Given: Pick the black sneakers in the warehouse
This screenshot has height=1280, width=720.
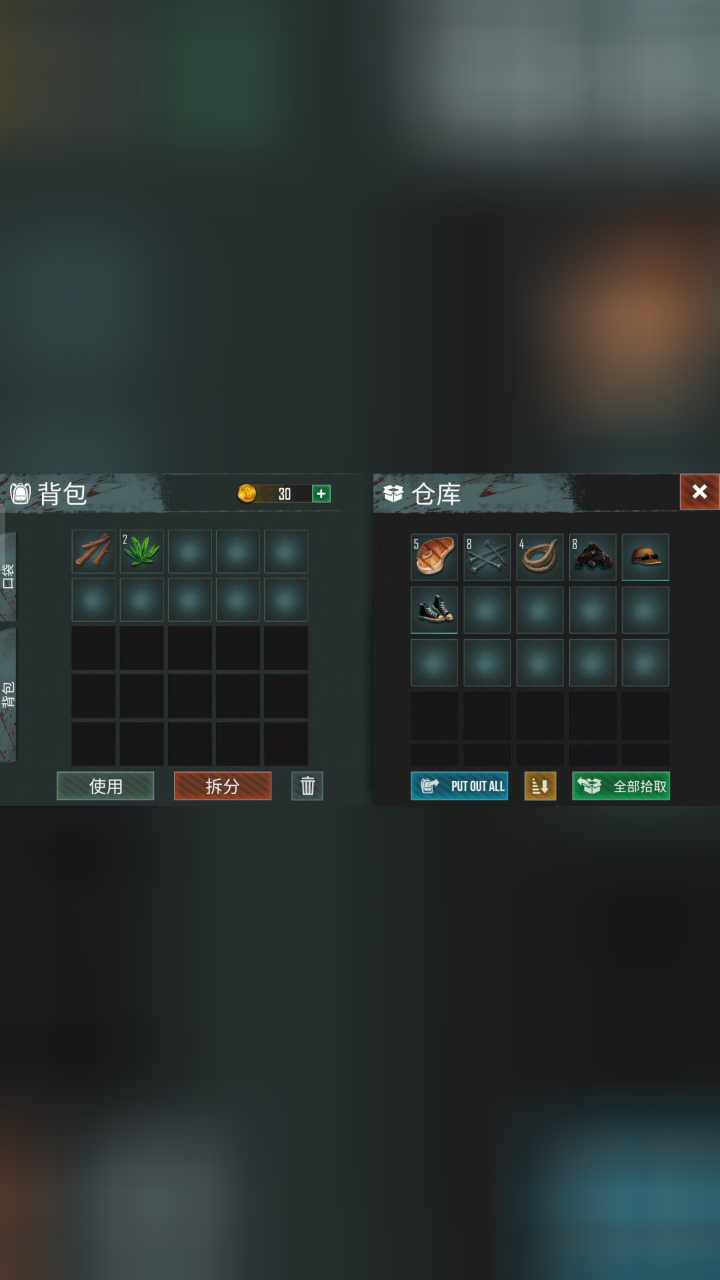Looking at the screenshot, I should coord(434,610).
